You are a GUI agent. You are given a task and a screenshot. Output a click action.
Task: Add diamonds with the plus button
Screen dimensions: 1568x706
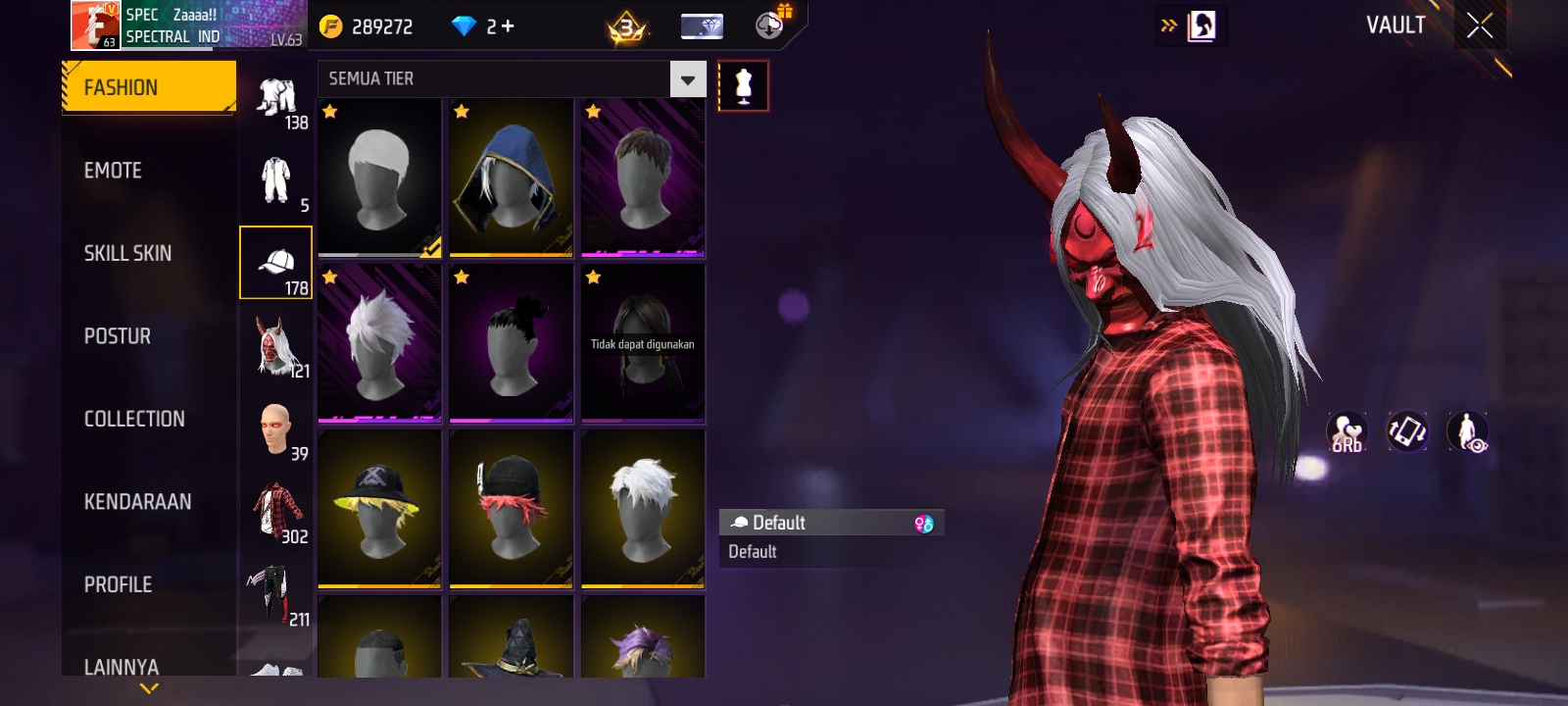[507, 26]
